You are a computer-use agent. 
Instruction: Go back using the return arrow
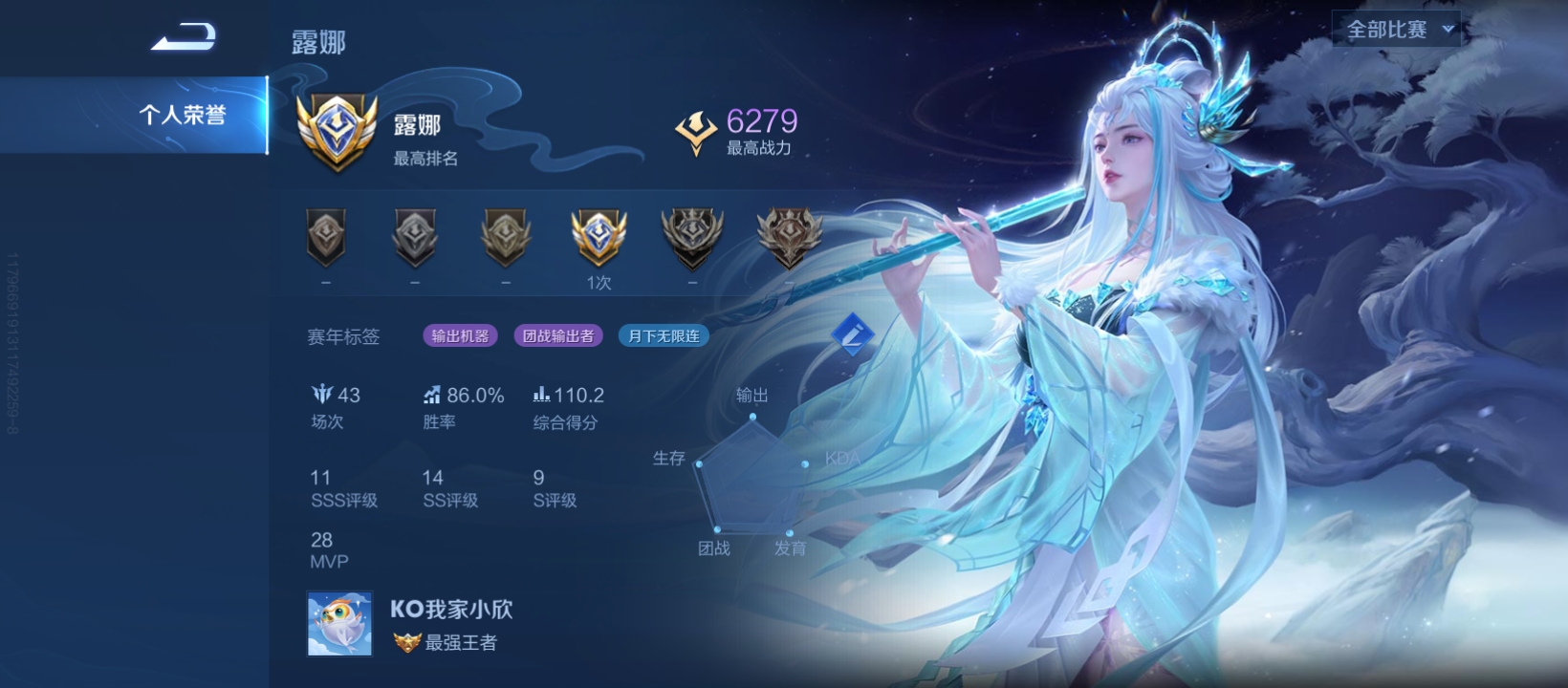point(184,38)
